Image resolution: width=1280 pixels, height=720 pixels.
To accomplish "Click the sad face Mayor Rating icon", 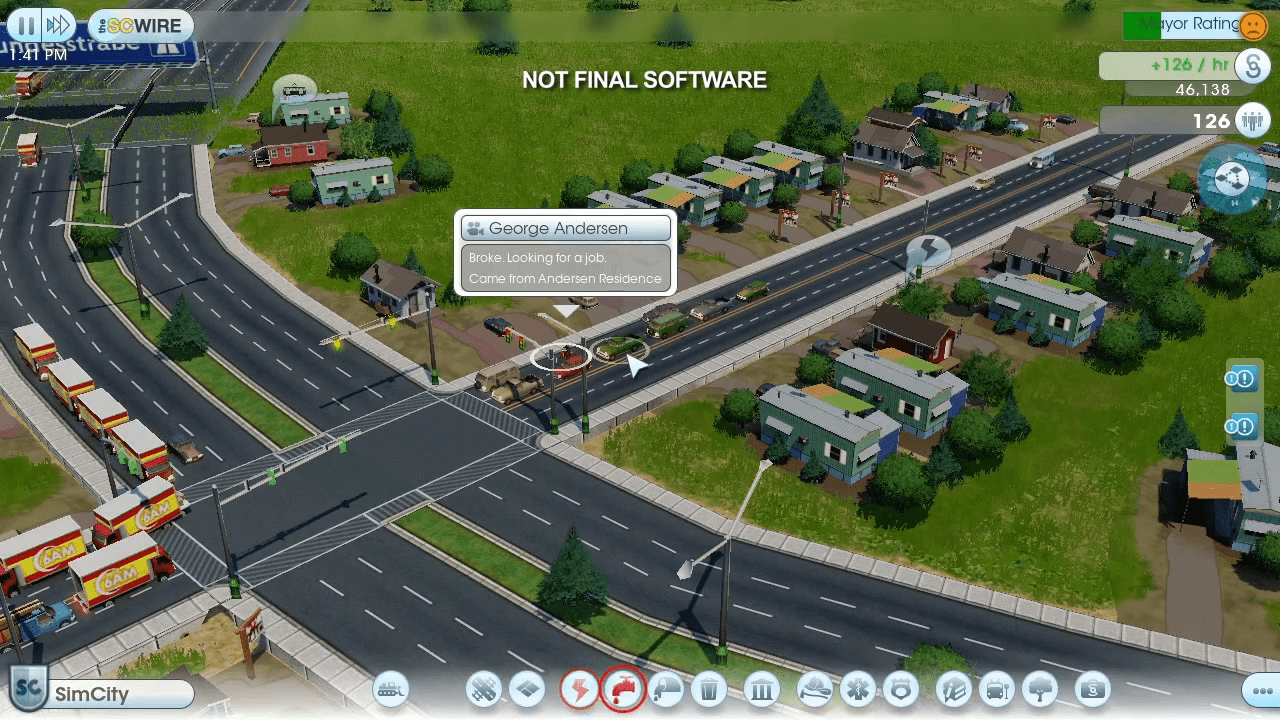I will coord(1253,26).
